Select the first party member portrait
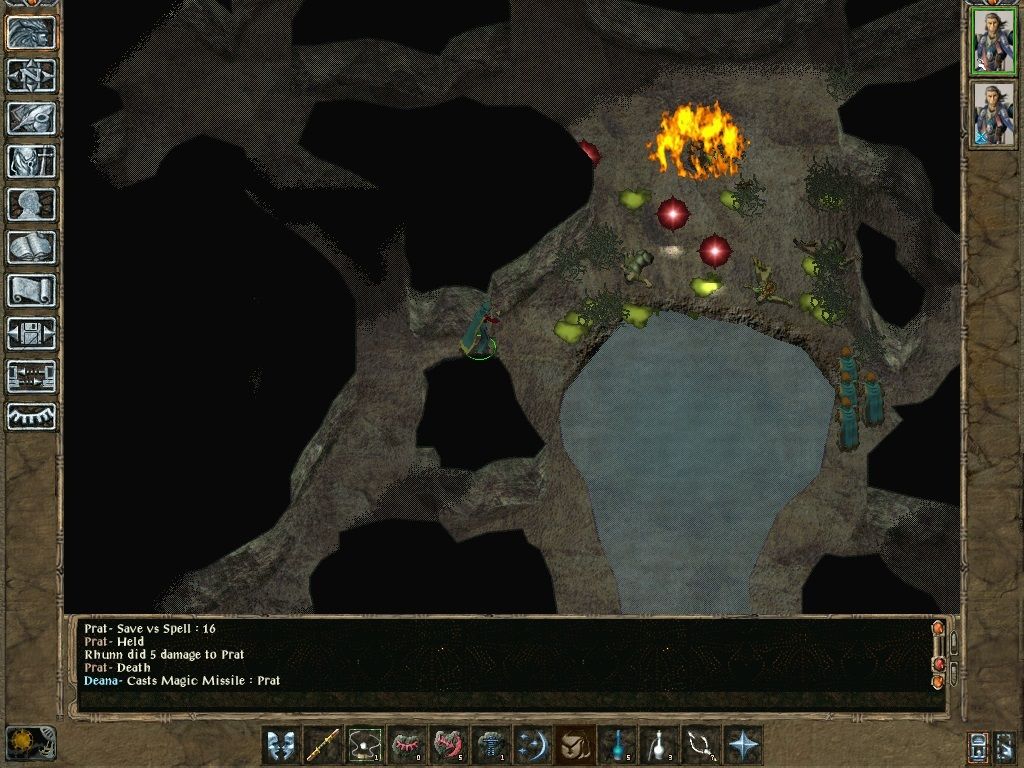Screen dimensions: 1024x768 tap(994, 41)
